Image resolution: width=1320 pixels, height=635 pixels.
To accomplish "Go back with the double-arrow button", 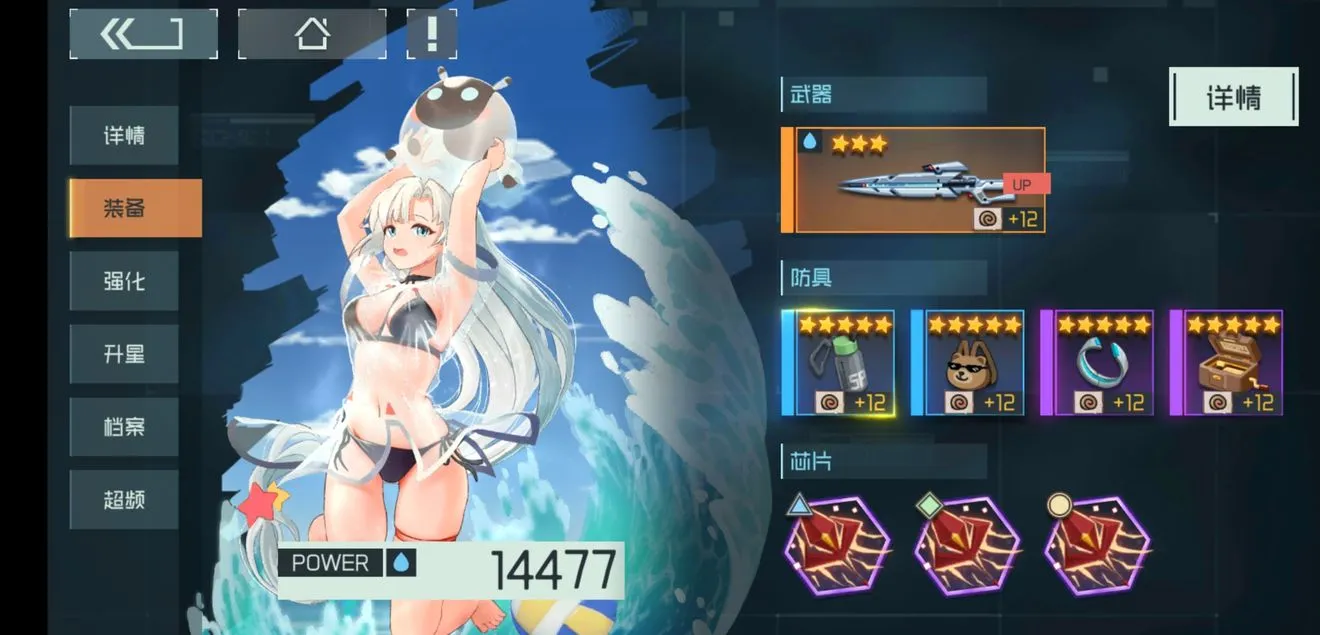I will (x=143, y=34).
